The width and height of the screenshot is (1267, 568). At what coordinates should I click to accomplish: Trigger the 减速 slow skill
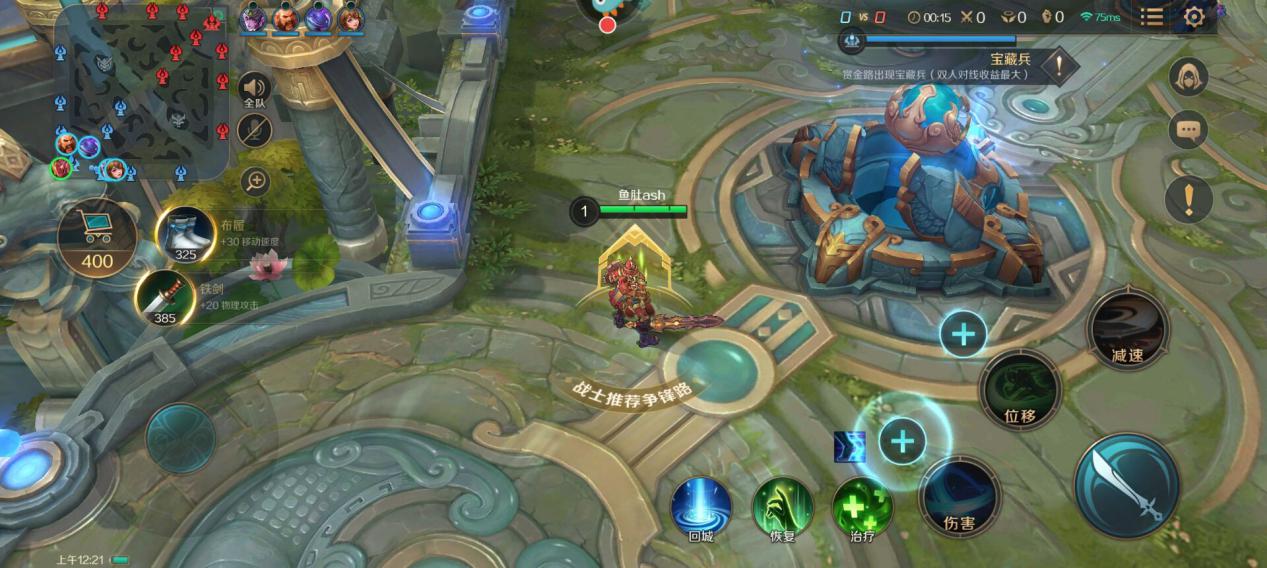(1127, 330)
